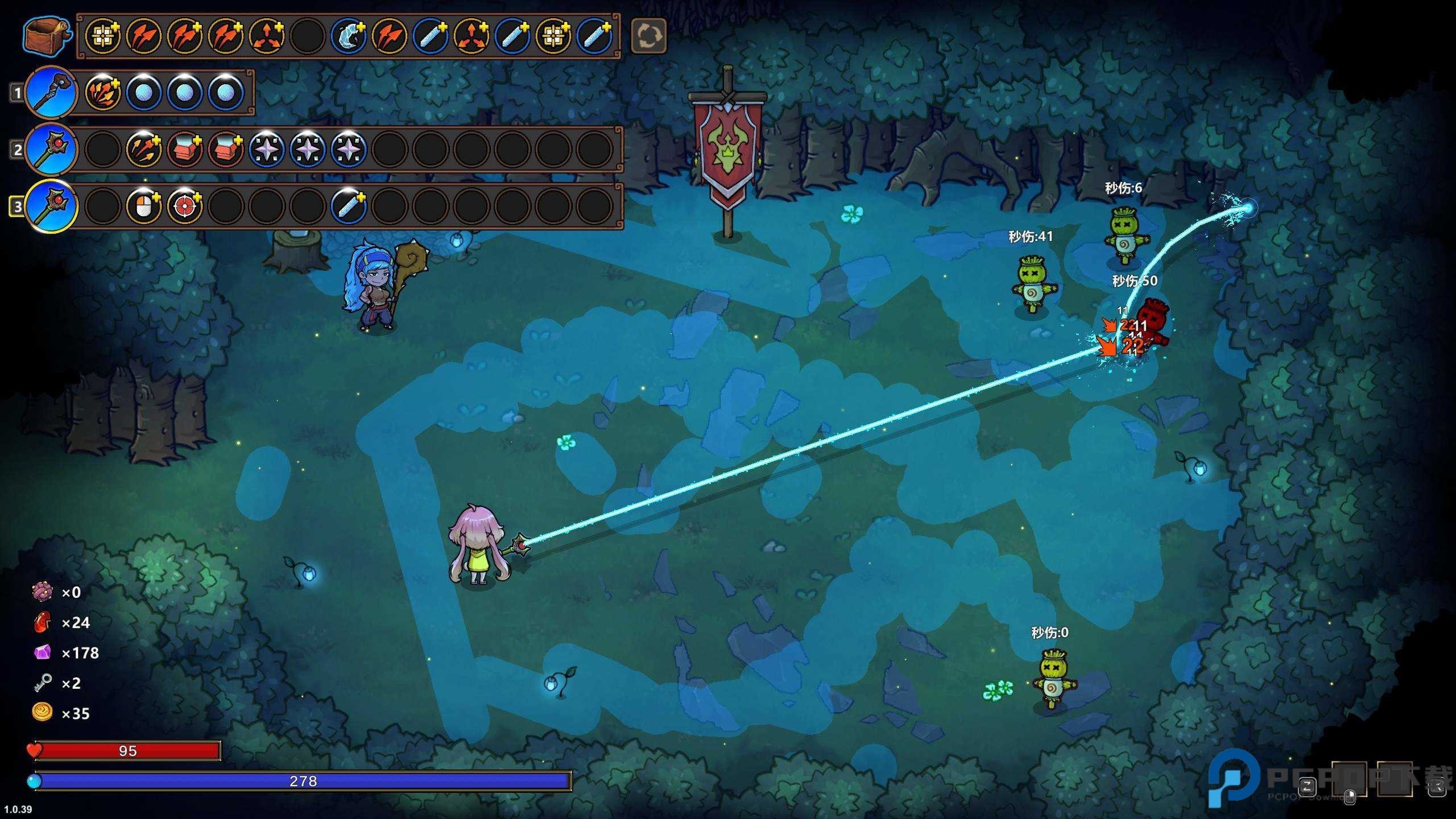Viewport: 1456px width, 819px height.
Task: Select the mouse-click modifier on wand 3
Action: [144, 206]
